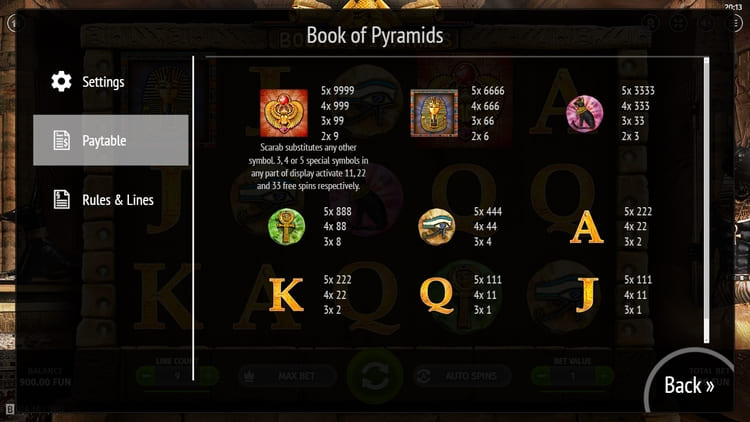750x422 pixels.
Task: Select the Paytable menu entry
Action: [x=110, y=140]
